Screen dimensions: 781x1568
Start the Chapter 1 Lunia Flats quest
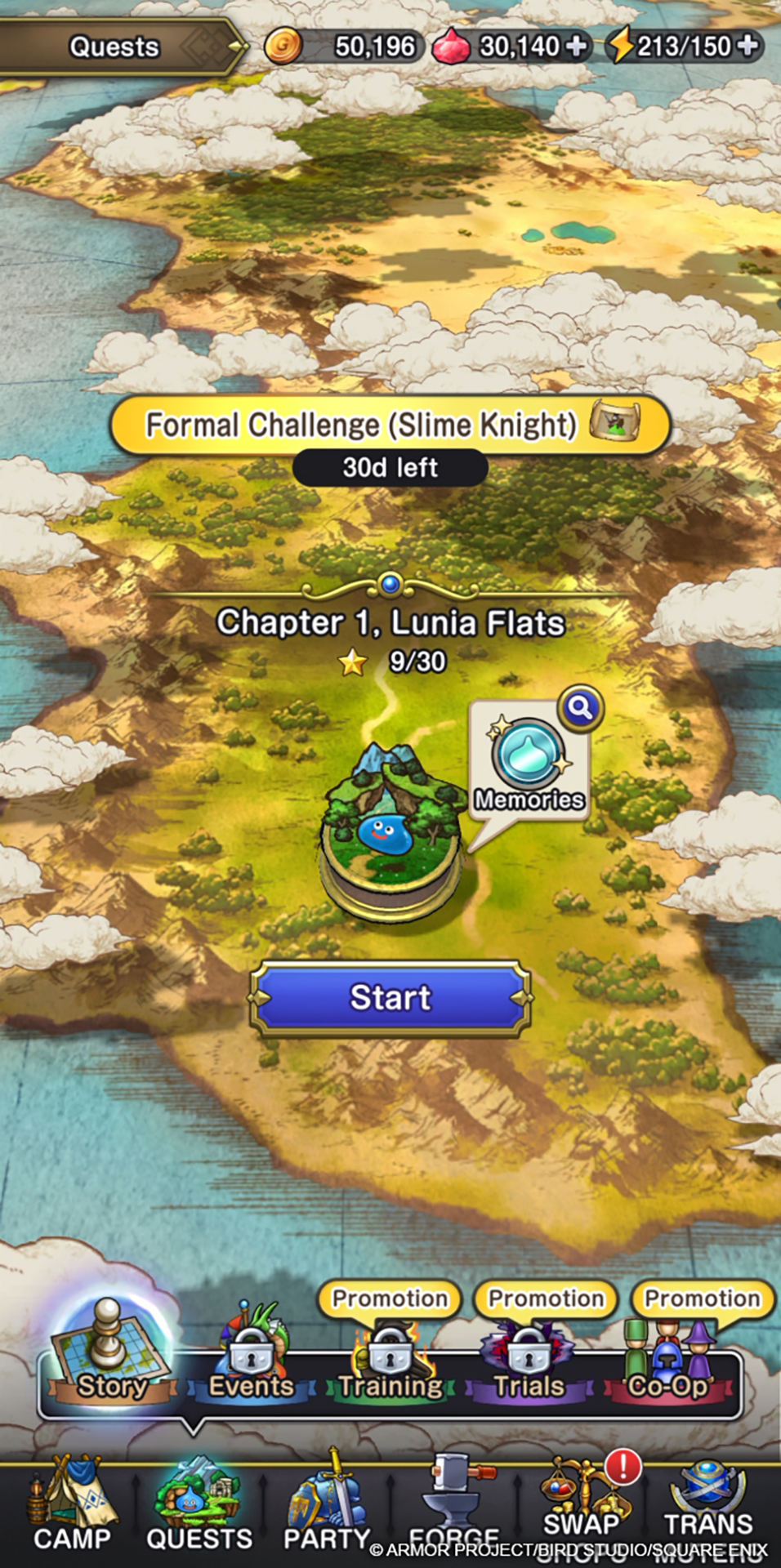pyautogui.click(x=390, y=998)
